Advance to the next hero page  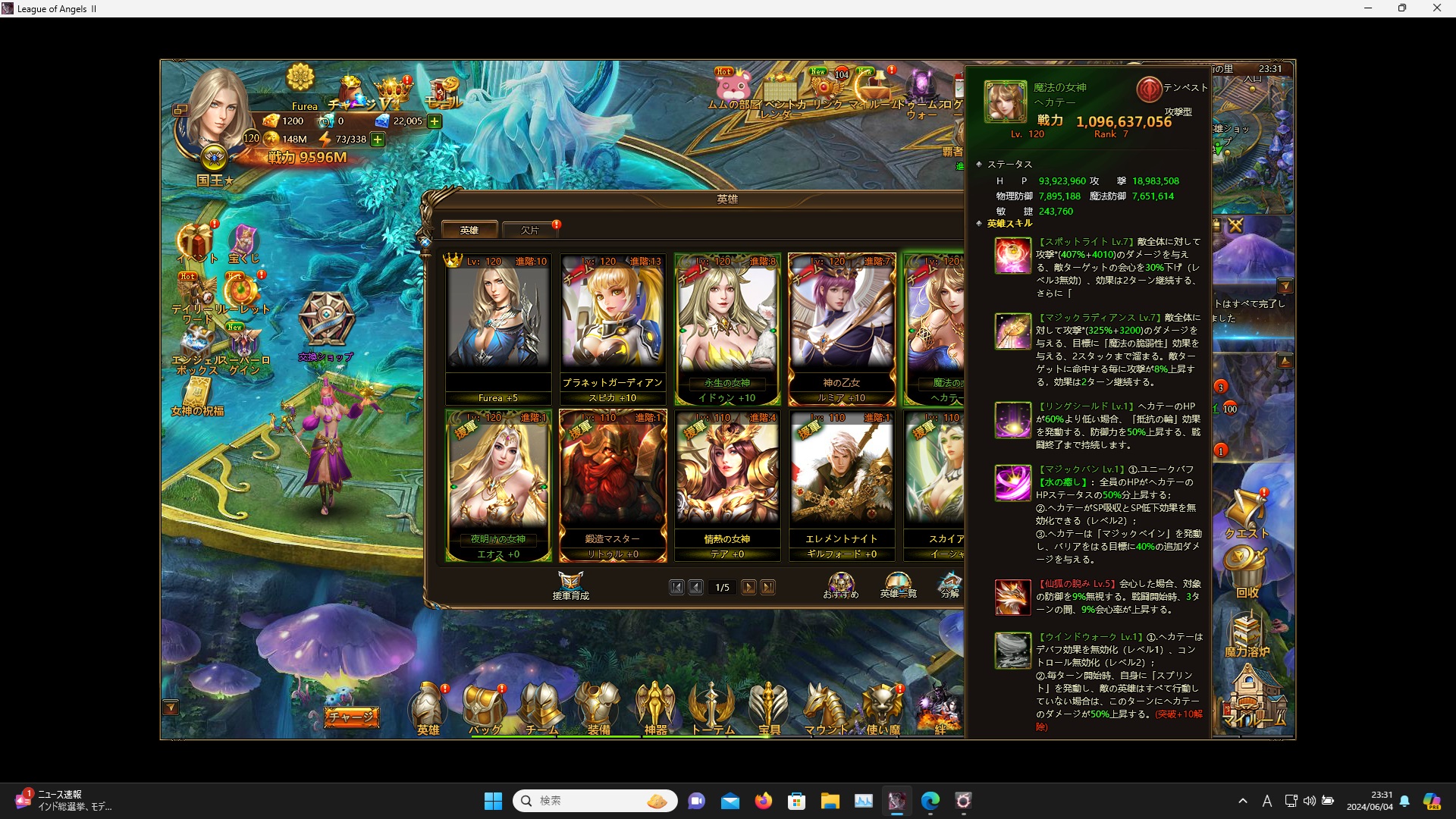coord(749,587)
